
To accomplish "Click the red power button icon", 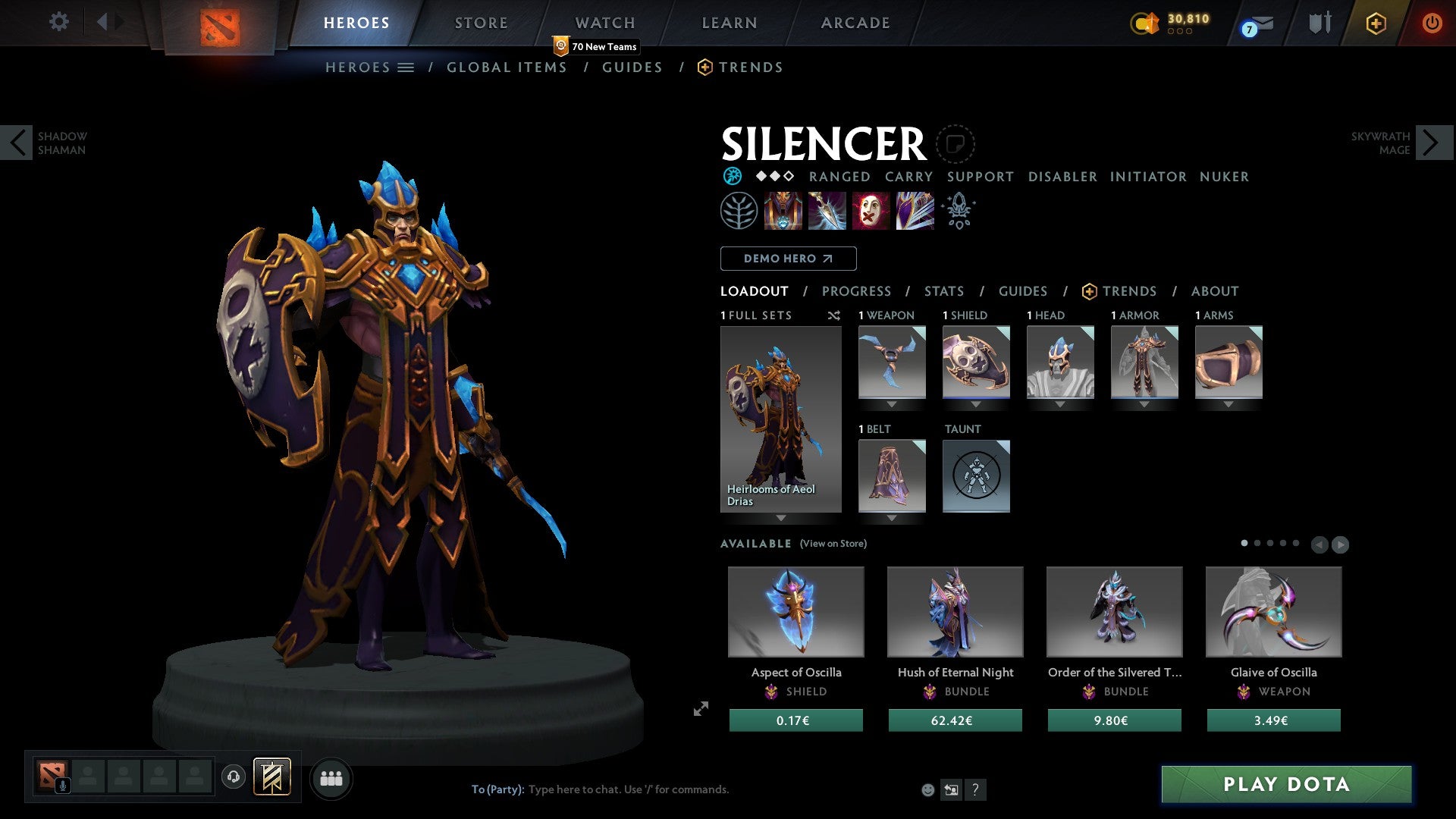I will pyautogui.click(x=1432, y=23).
